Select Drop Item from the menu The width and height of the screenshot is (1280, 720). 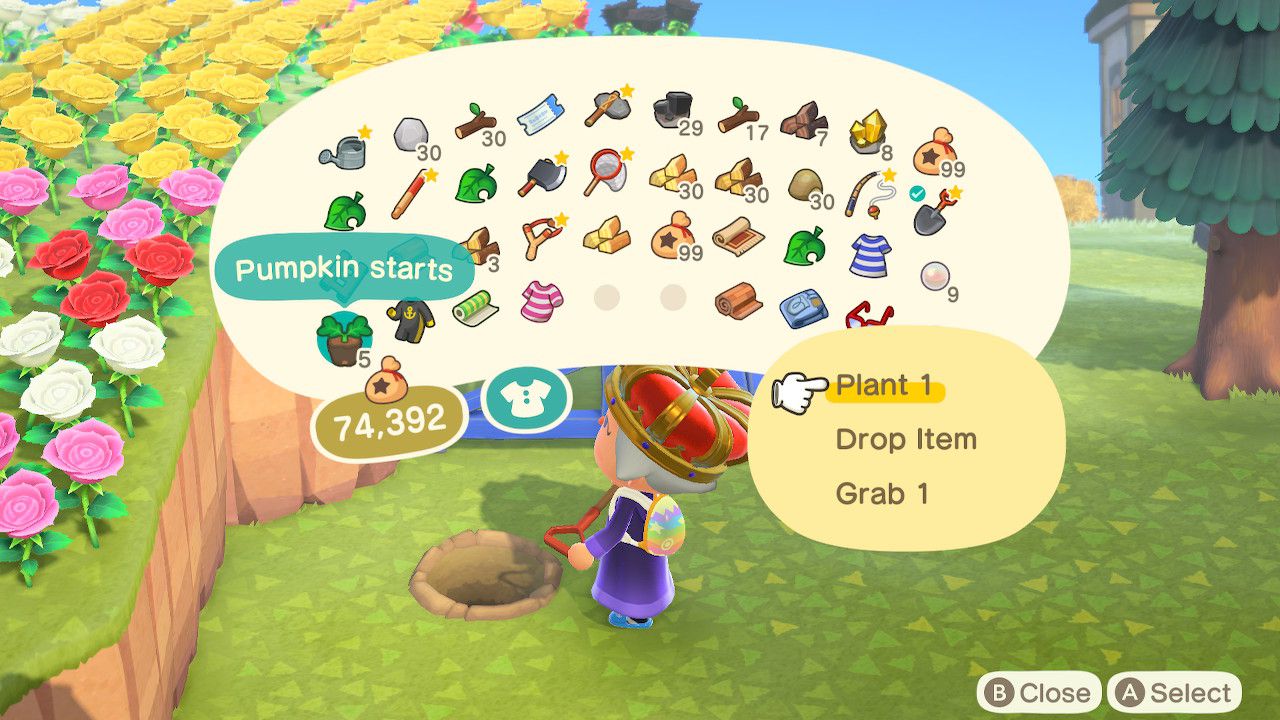pyautogui.click(x=905, y=440)
